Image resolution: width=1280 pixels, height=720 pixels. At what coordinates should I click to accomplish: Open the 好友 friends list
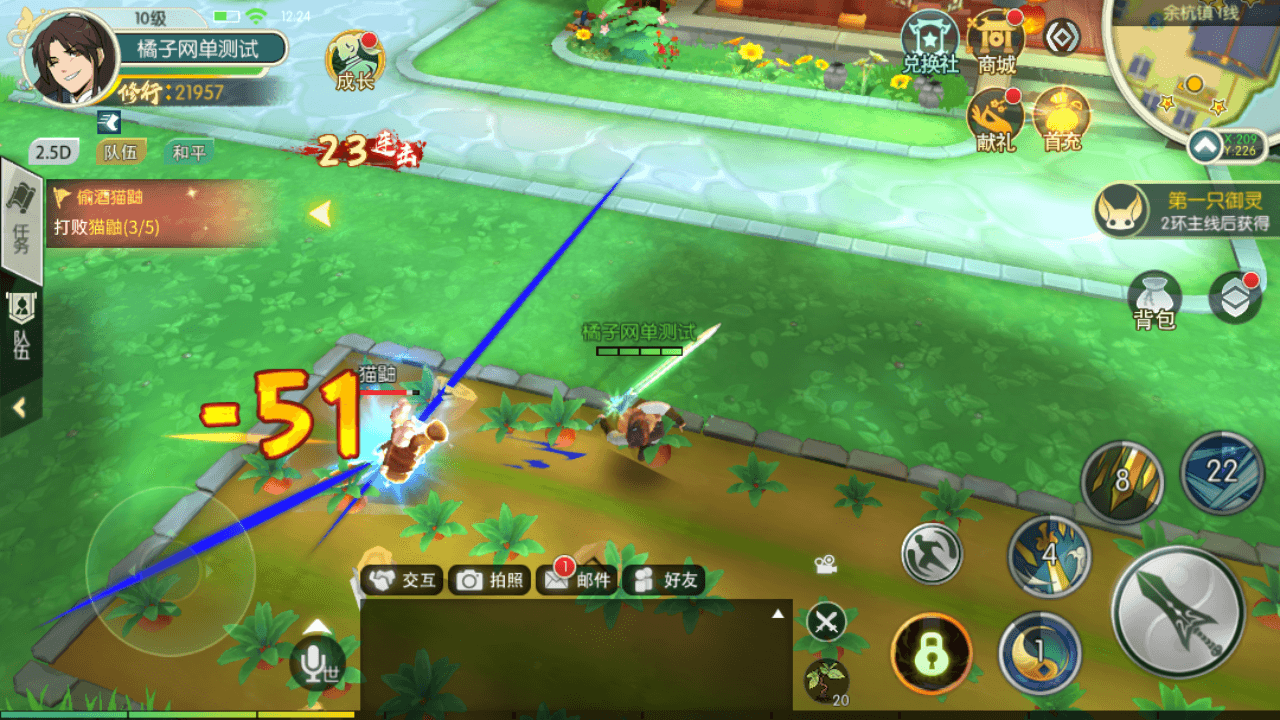click(x=662, y=580)
